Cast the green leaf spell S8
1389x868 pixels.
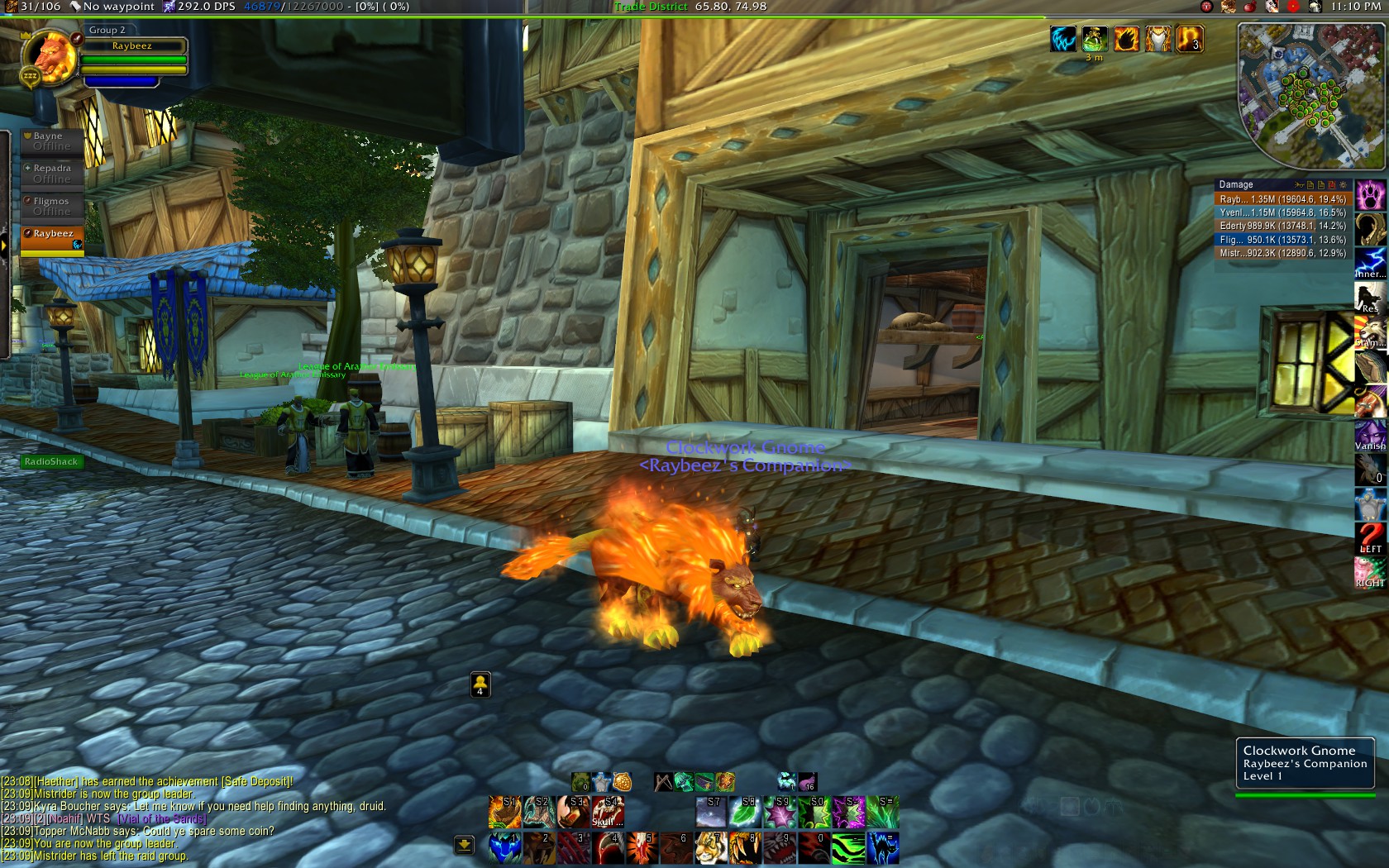(x=745, y=812)
